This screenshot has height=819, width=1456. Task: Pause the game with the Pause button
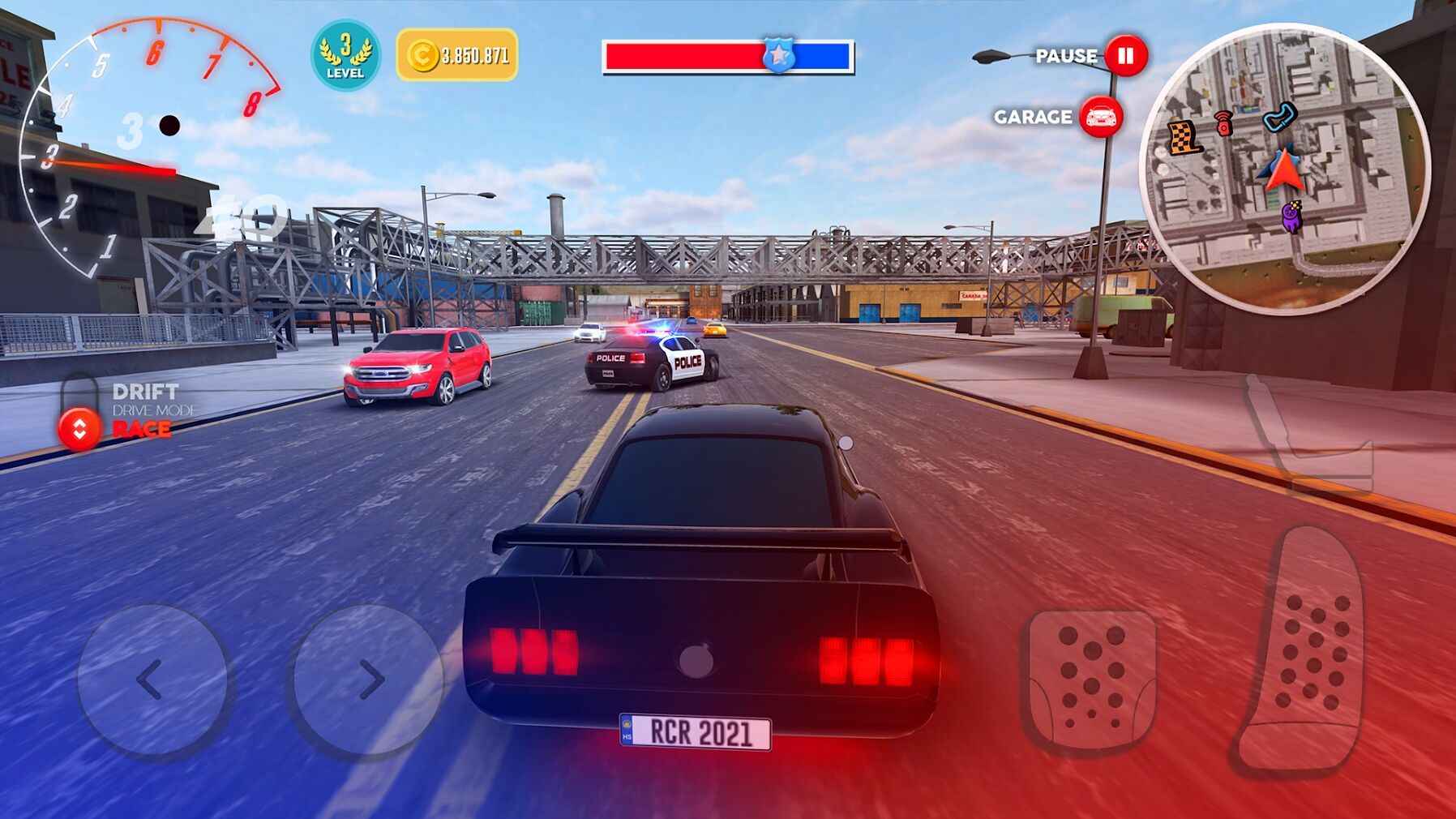pyautogui.click(x=1126, y=56)
